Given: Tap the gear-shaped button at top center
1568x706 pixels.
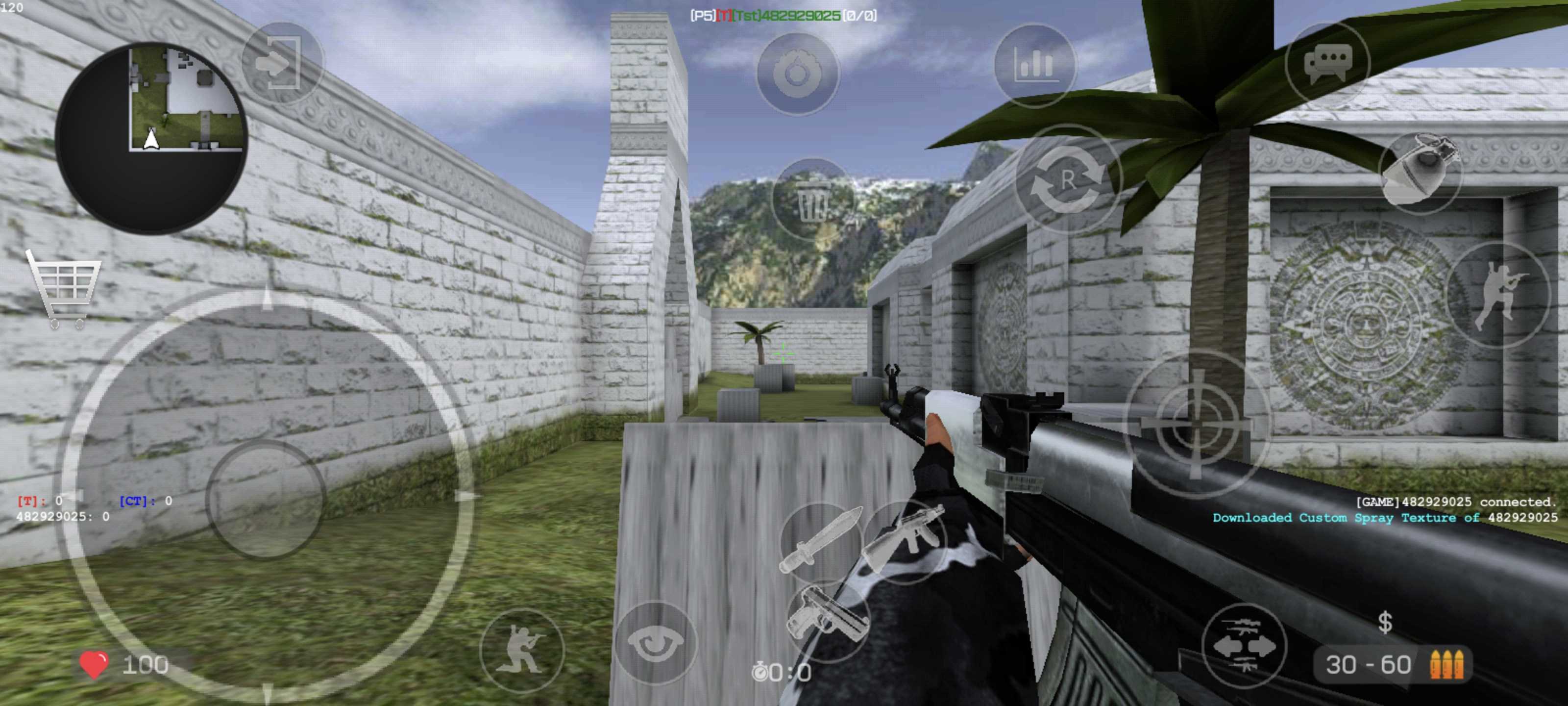Looking at the screenshot, I should [797, 74].
